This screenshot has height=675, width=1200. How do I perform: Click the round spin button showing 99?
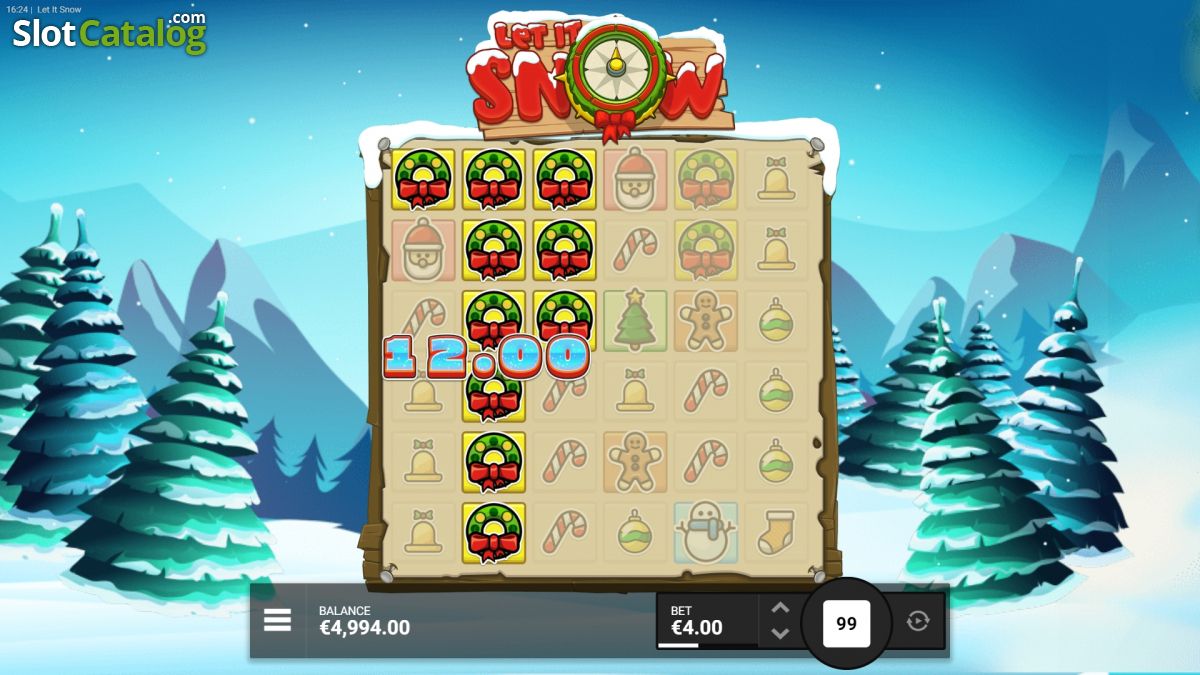(x=846, y=623)
